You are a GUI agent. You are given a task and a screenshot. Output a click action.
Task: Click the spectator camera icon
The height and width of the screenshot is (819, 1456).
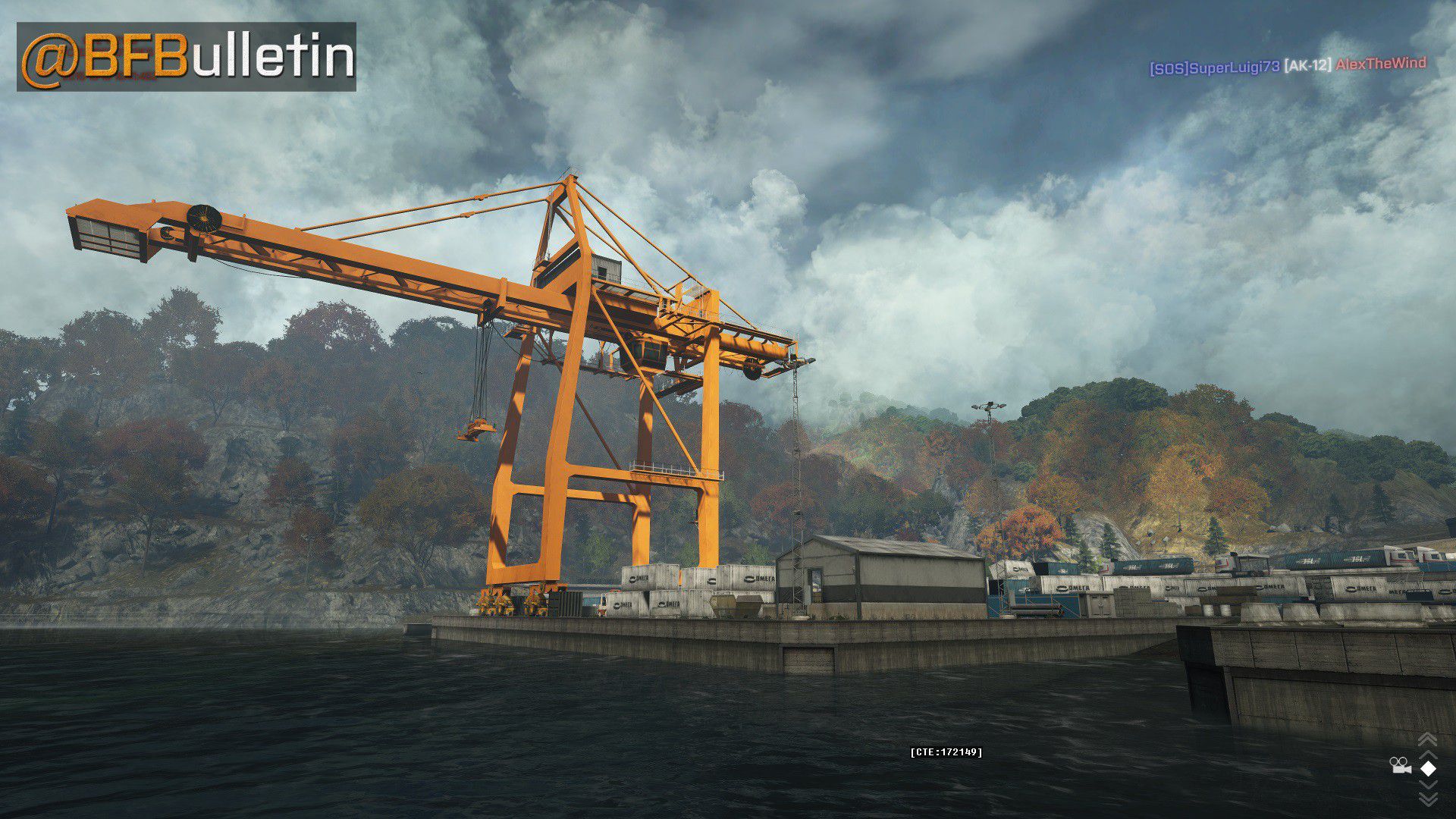click(1400, 766)
